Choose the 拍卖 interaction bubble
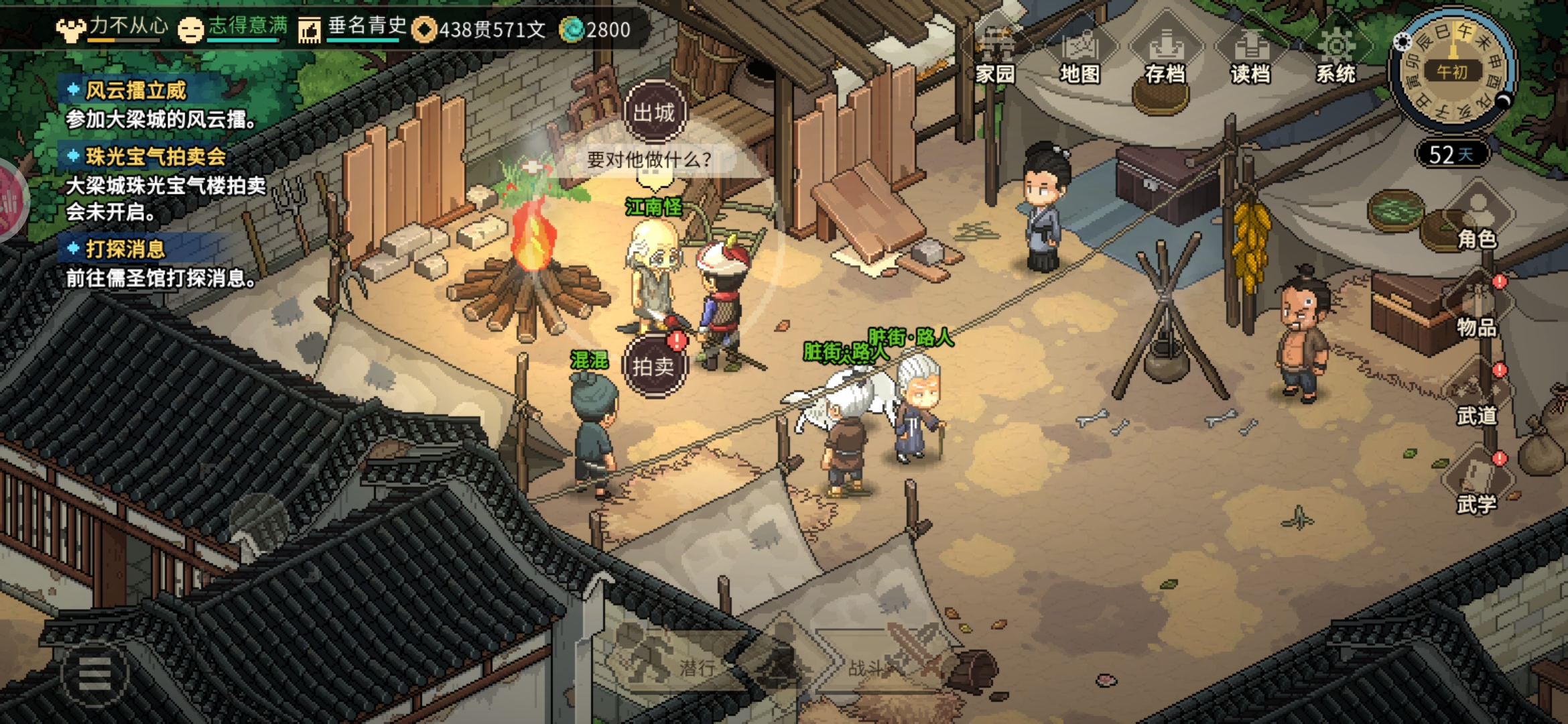1568x724 pixels. (654, 366)
